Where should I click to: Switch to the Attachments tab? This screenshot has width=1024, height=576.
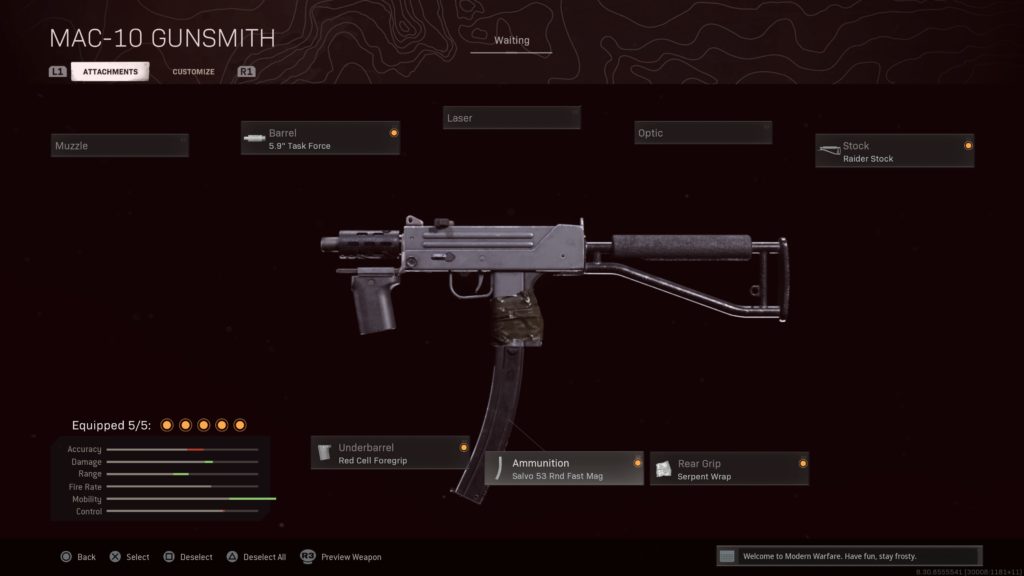coord(110,72)
